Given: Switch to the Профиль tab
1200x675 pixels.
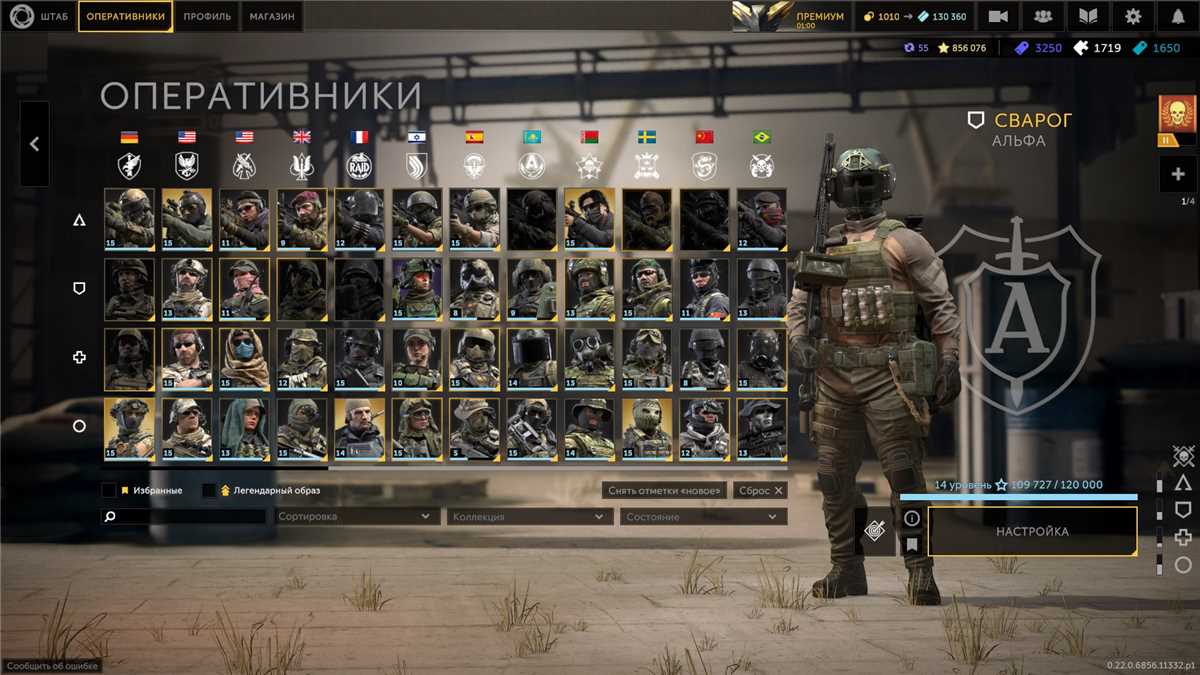Looking at the screenshot, I should pyautogui.click(x=208, y=16).
